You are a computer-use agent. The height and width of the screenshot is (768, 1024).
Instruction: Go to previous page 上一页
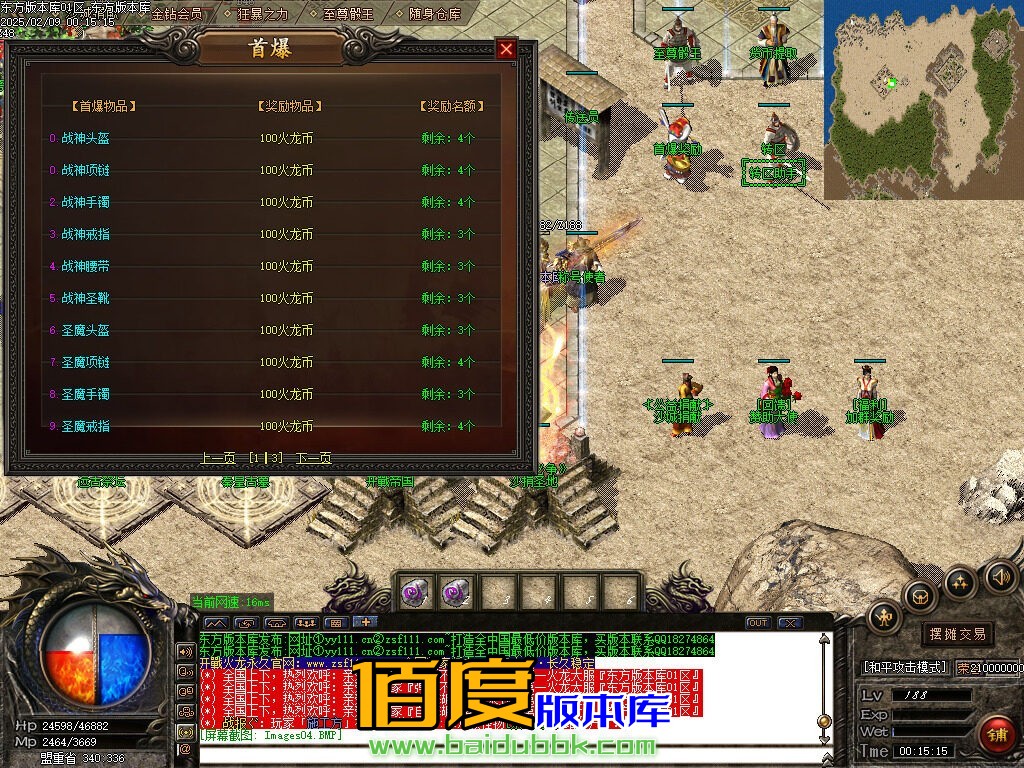[x=218, y=458]
